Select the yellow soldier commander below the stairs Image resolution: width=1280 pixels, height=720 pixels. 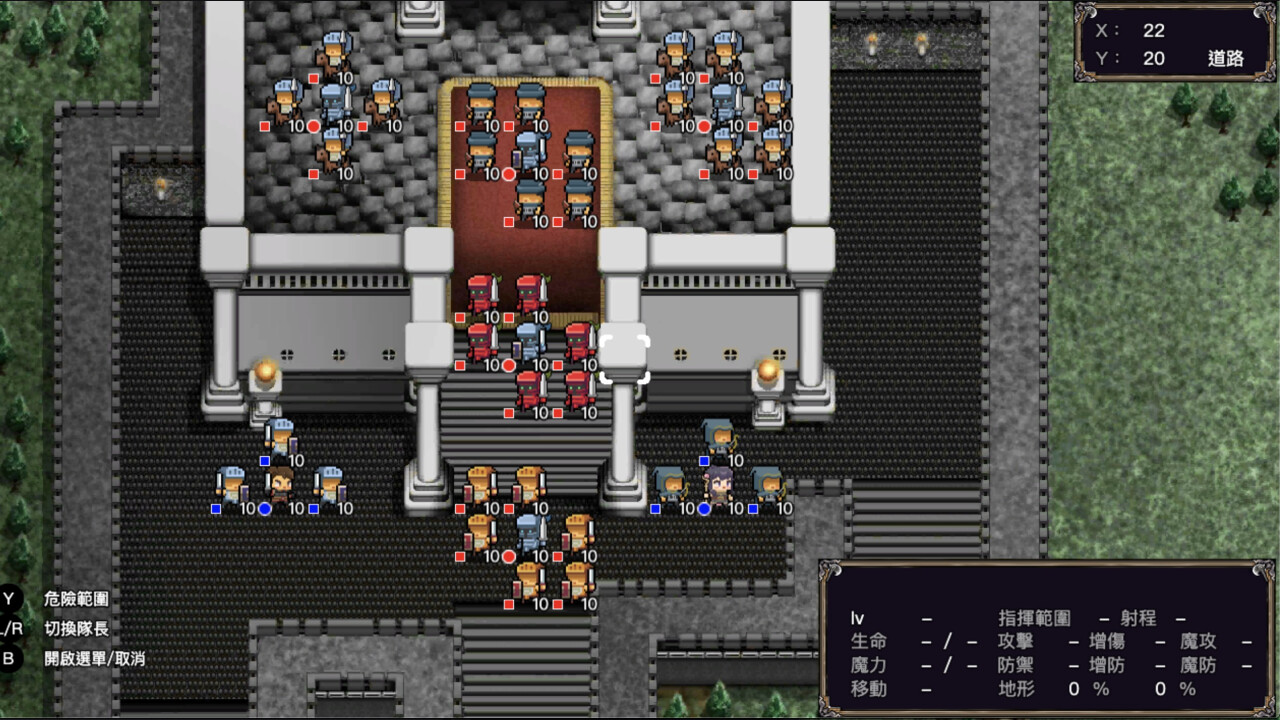pyautogui.click(x=528, y=532)
